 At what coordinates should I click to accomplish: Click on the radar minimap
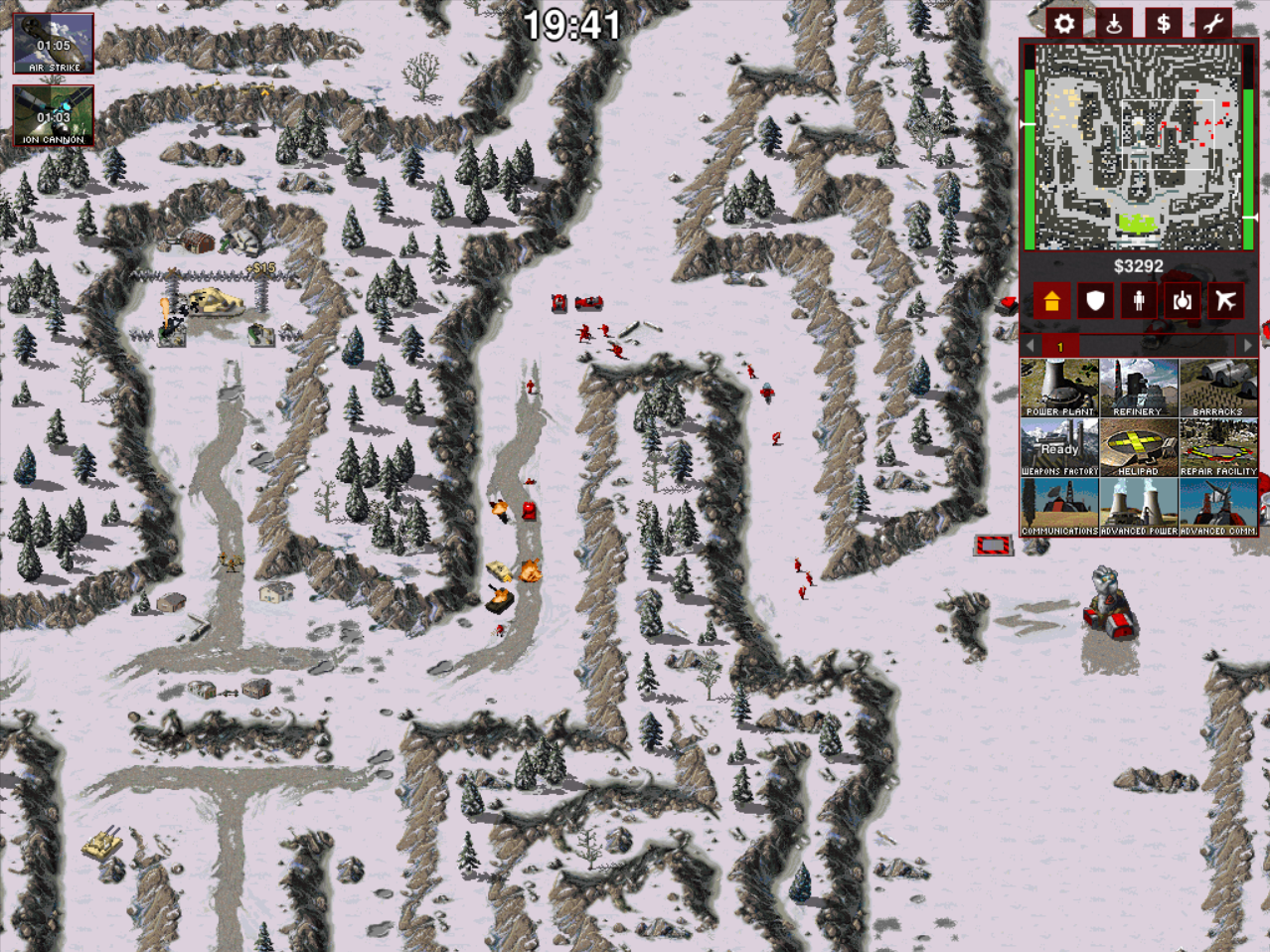click(1138, 146)
